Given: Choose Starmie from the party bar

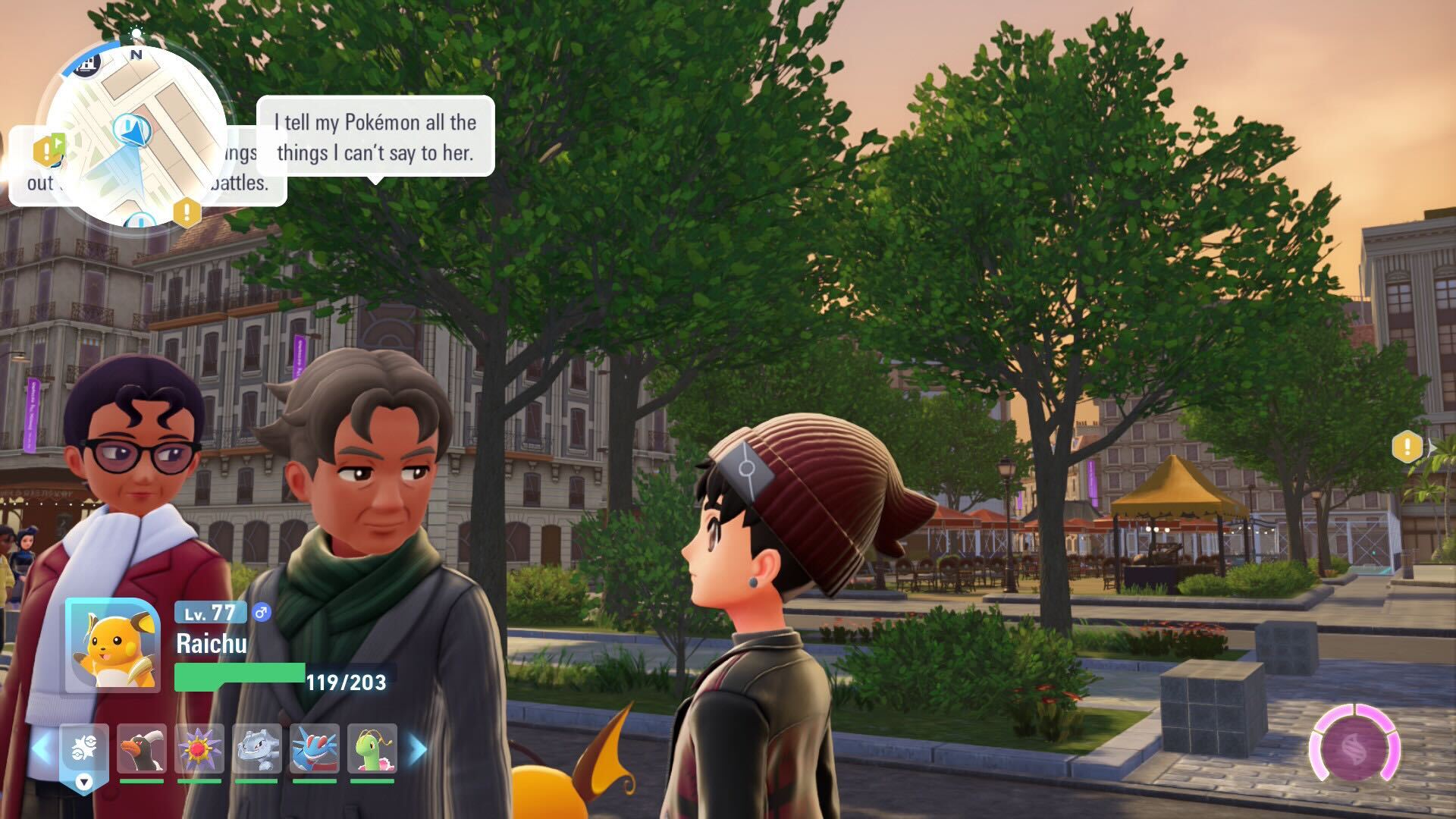Looking at the screenshot, I should (199, 749).
